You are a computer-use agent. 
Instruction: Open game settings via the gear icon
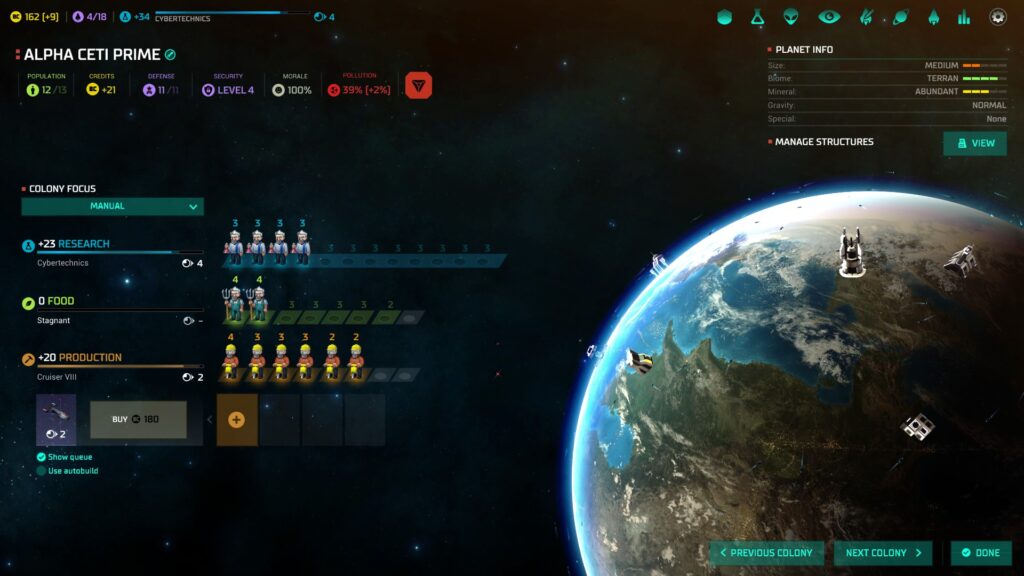coord(998,17)
